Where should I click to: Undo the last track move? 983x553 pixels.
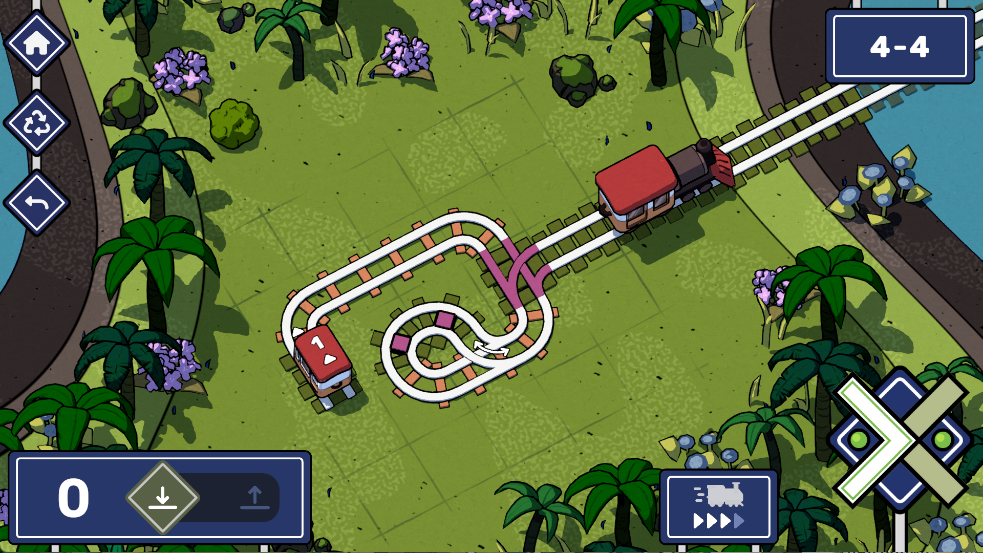tap(37, 203)
